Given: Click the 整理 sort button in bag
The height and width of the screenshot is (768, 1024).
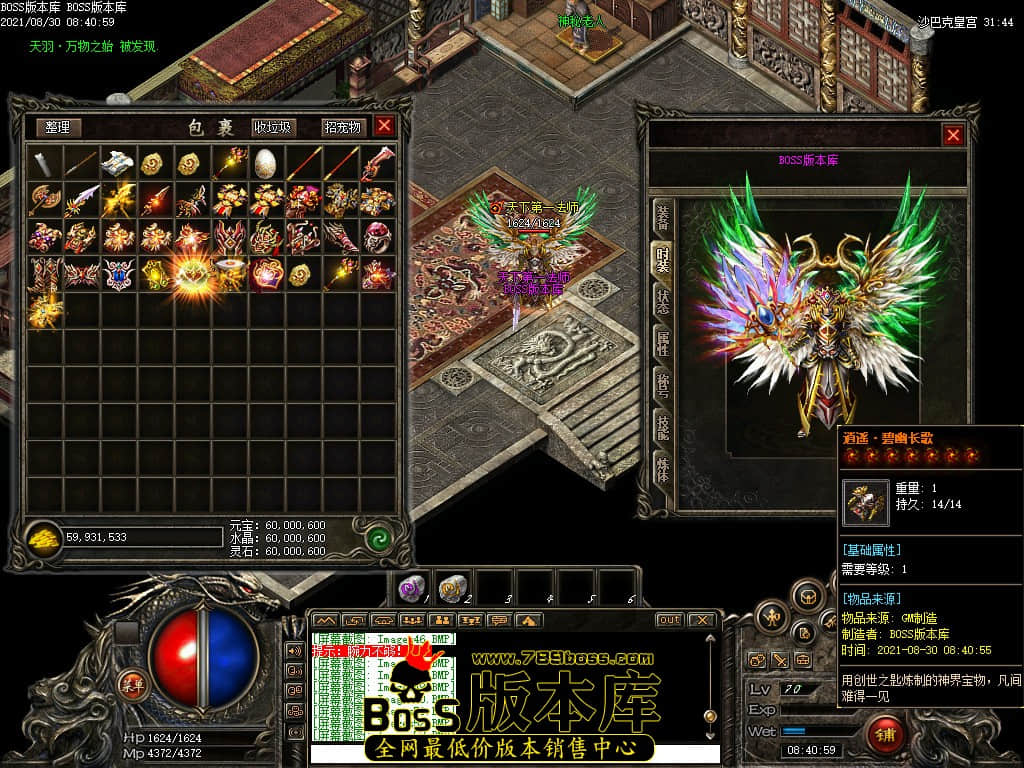Looking at the screenshot, I should pyautogui.click(x=58, y=127).
